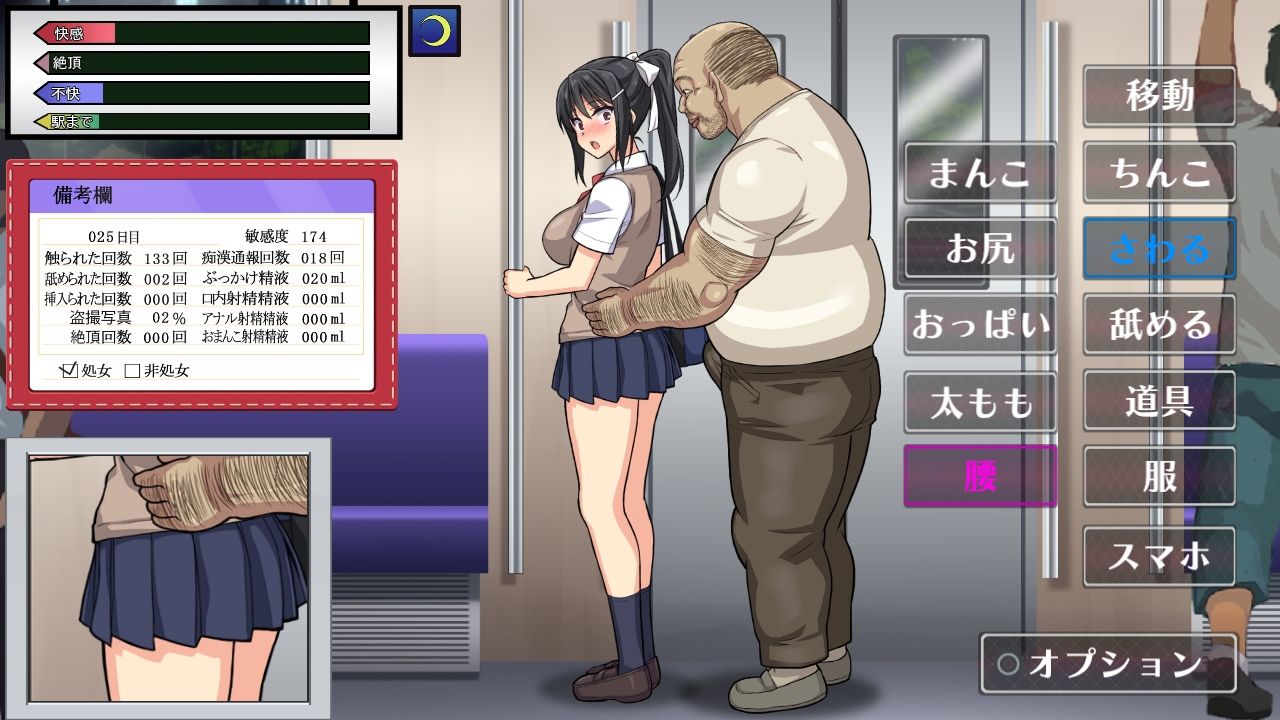Select the まんこ body part button
Viewport: 1280px width, 720px height.
pos(980,173)
